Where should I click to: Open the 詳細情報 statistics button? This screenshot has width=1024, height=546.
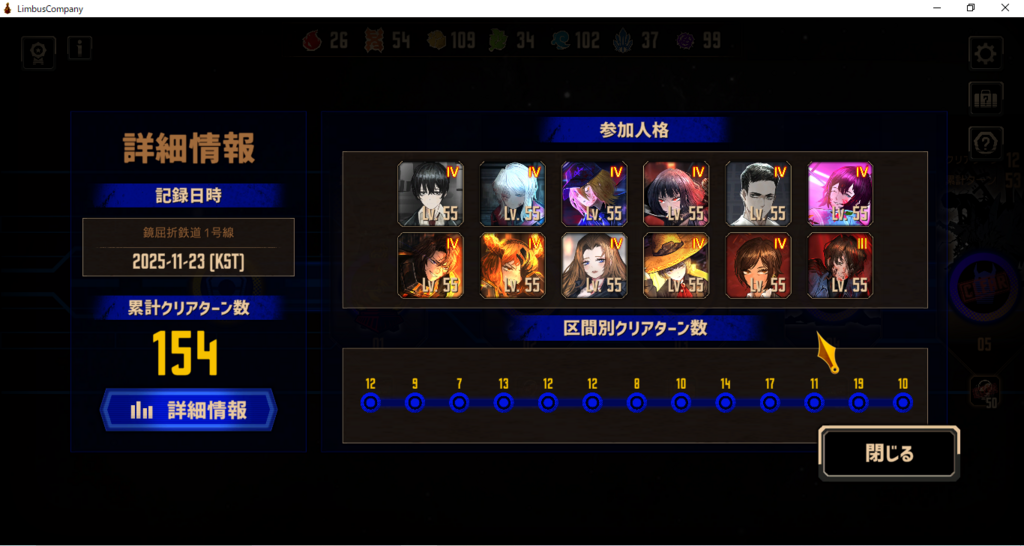tap(188, 410)
